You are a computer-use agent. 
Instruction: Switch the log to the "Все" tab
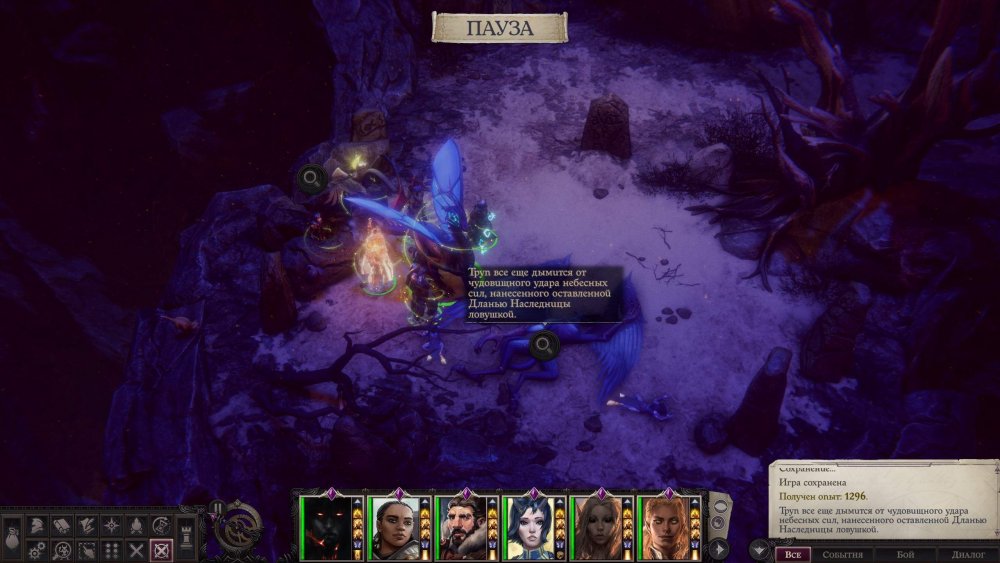pos(793,554)
